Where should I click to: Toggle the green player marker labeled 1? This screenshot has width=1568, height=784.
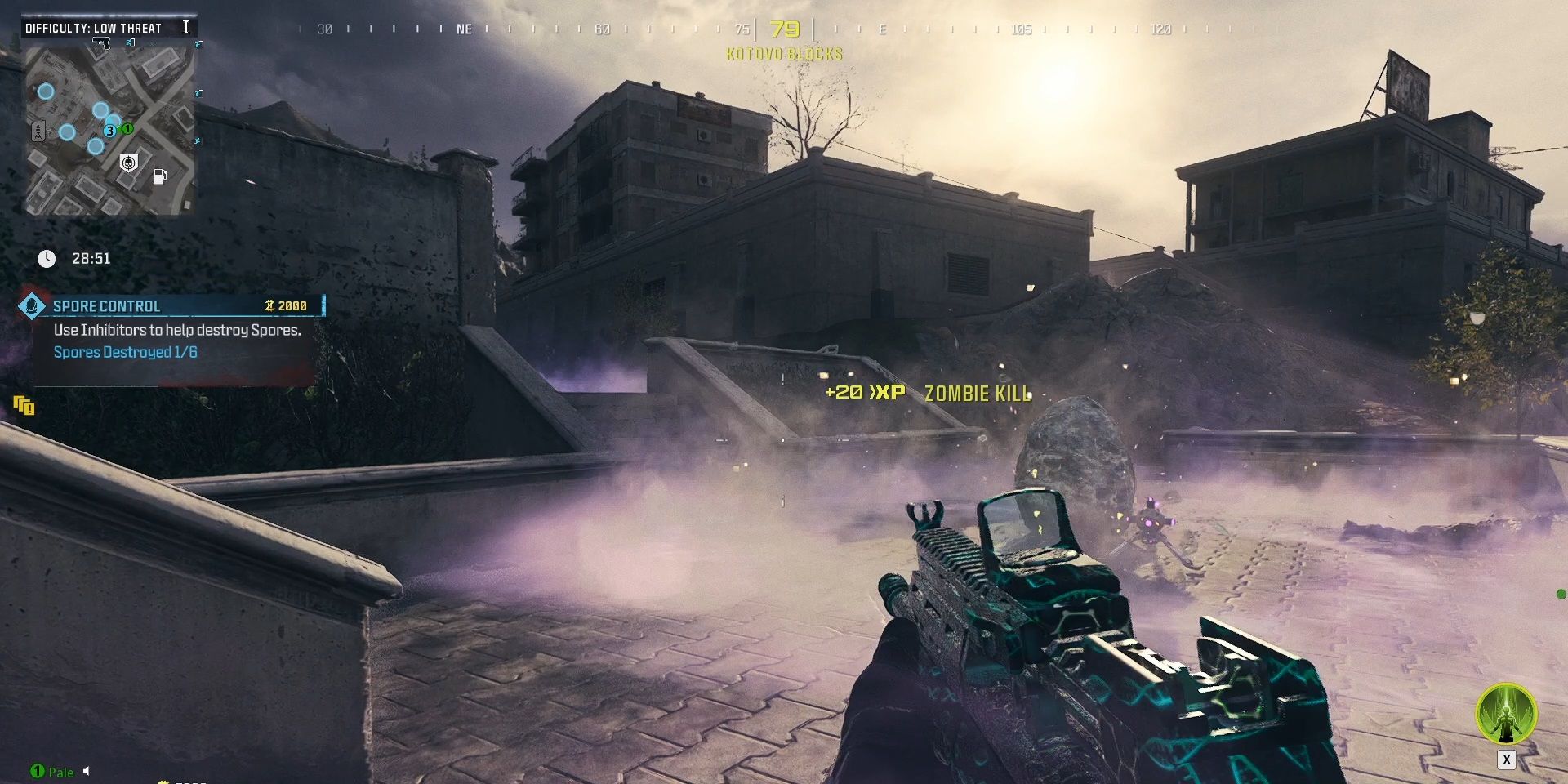pyautogui.click(x=127, y=128)
